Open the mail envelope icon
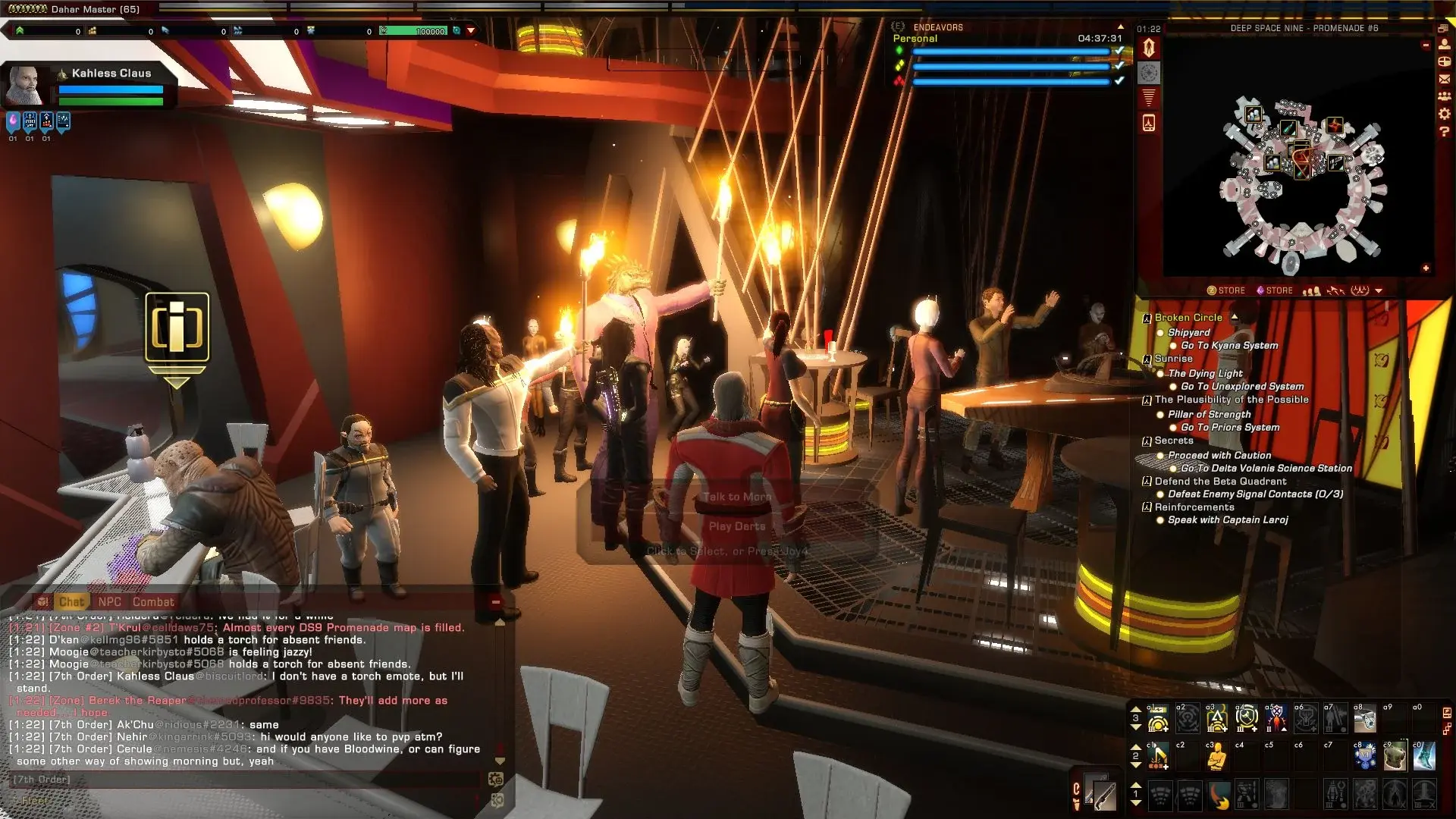Image resolution: width=1456 pixels, height=819 pixels. point(1444,79)
